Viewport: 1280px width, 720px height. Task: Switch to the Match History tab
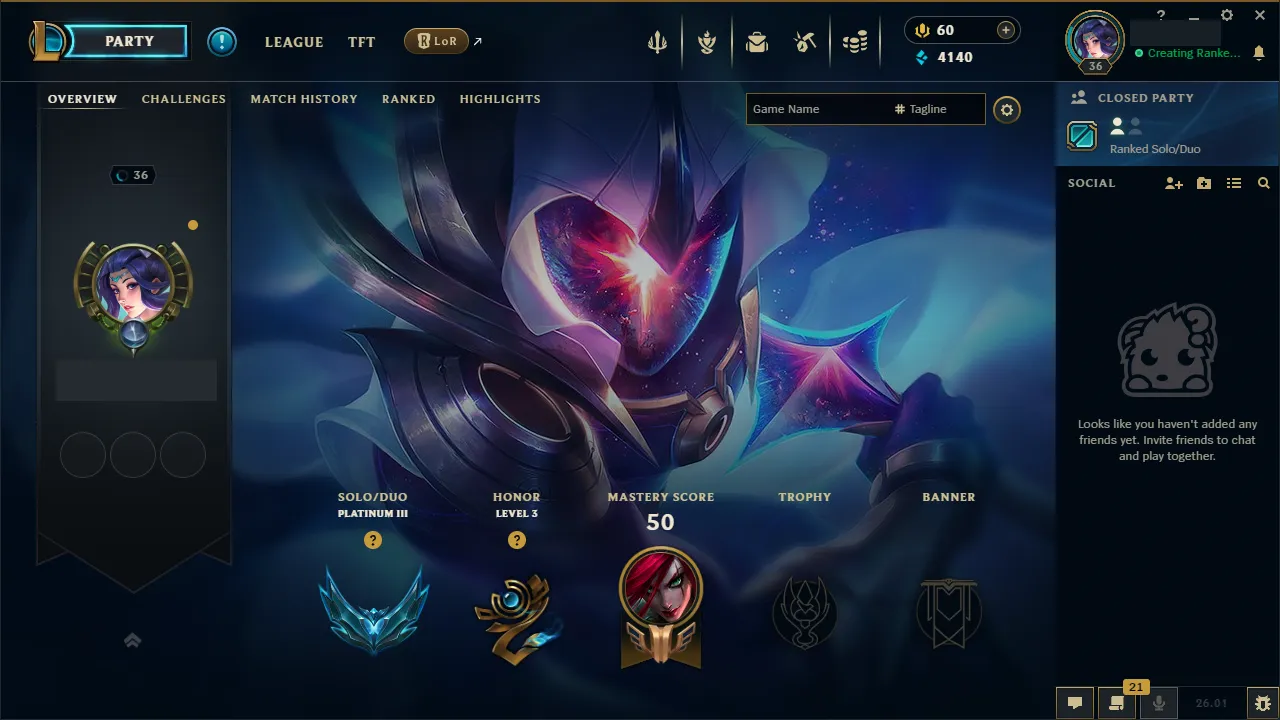tap(304, 99)
